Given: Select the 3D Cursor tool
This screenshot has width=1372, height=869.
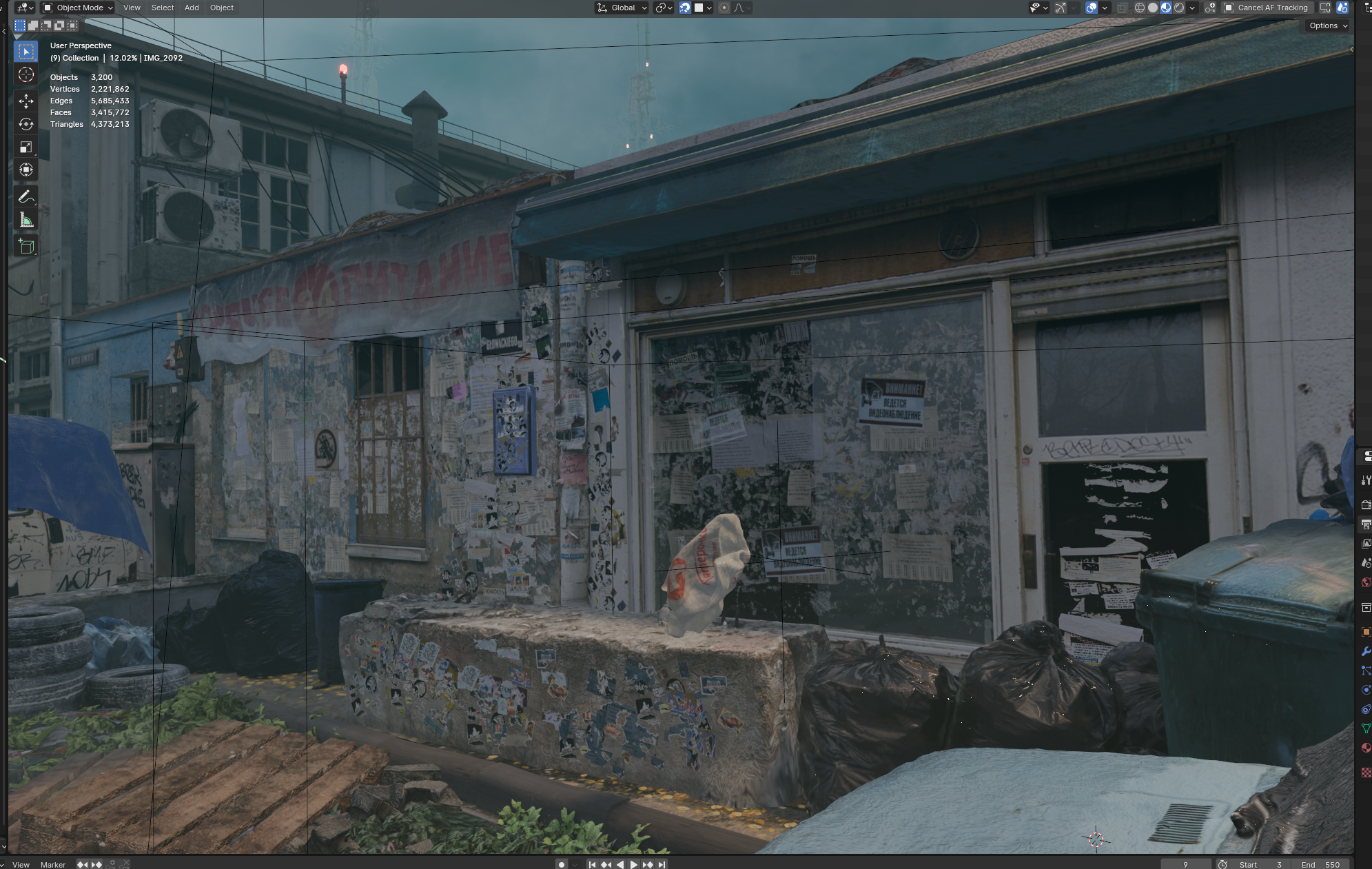Looking at the screenshot, I should (x=26, y=74).
